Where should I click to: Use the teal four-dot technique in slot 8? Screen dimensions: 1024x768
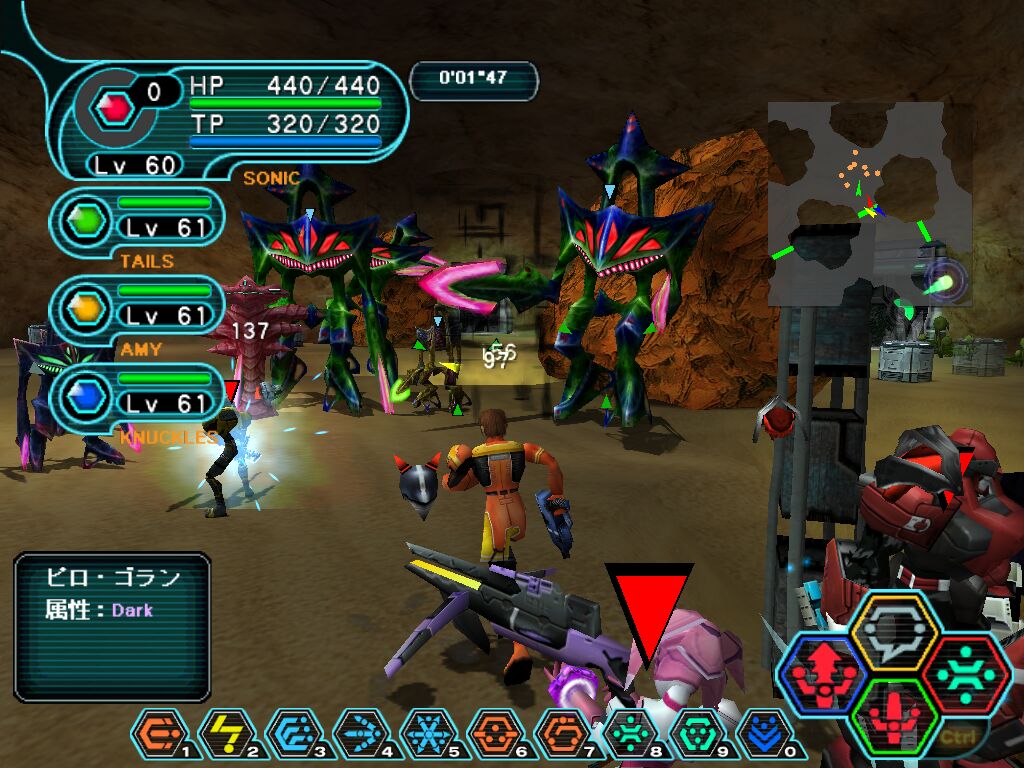coord(630,735)
